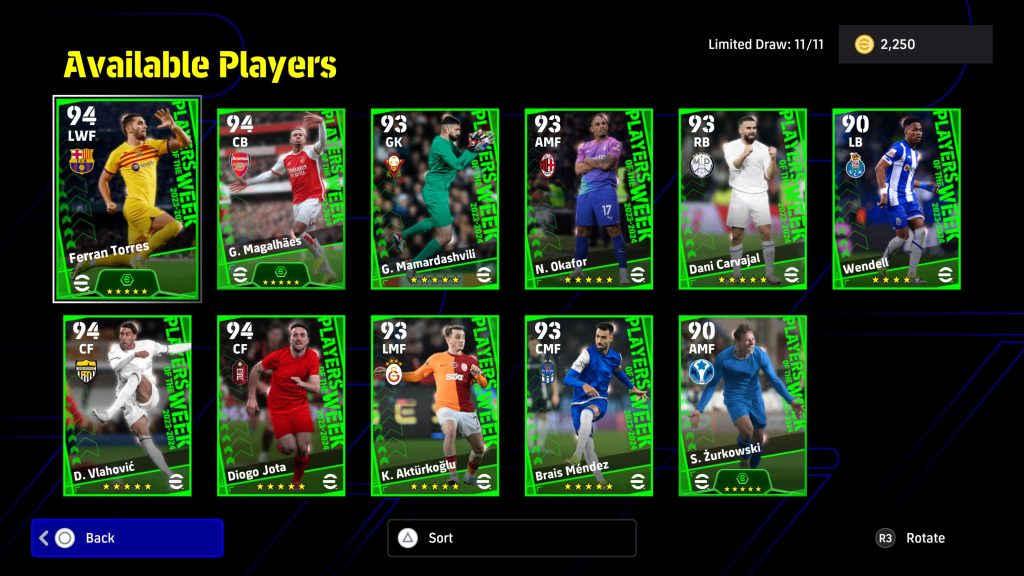Image resolution: width=1024 pixels, height=576 pixels.
Task: Click the 2,250 coin balance box
Action: click(915, 45)
